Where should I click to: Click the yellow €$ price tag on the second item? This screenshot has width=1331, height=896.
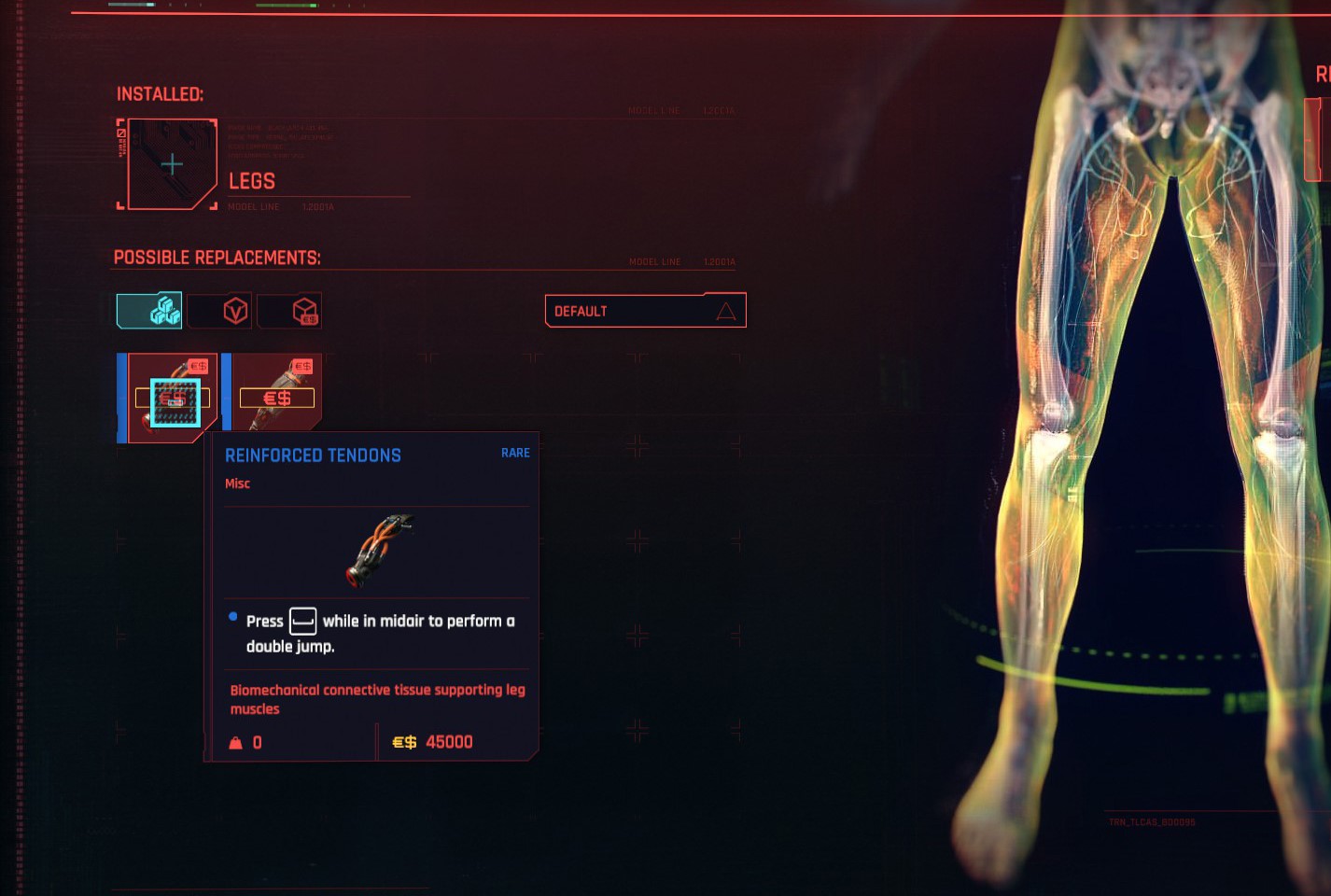tap(277, 398)
